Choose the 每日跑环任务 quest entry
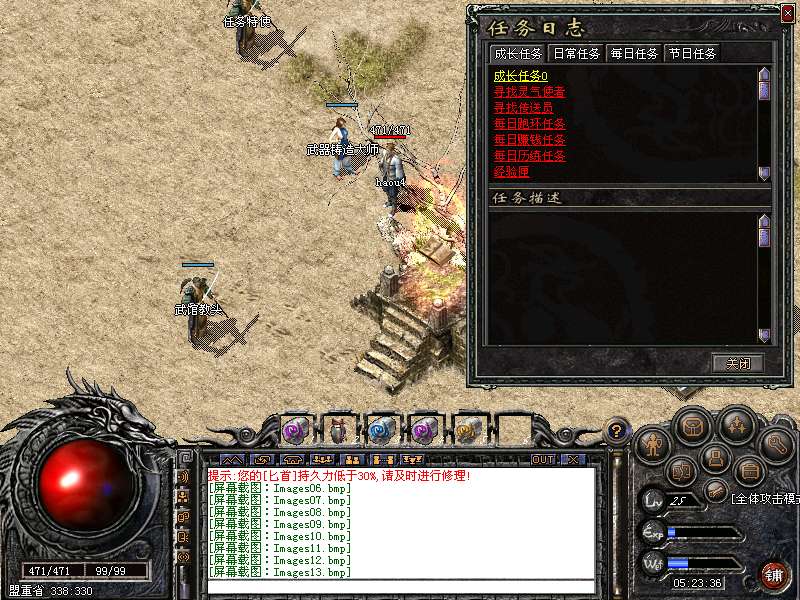 (529, 124)
